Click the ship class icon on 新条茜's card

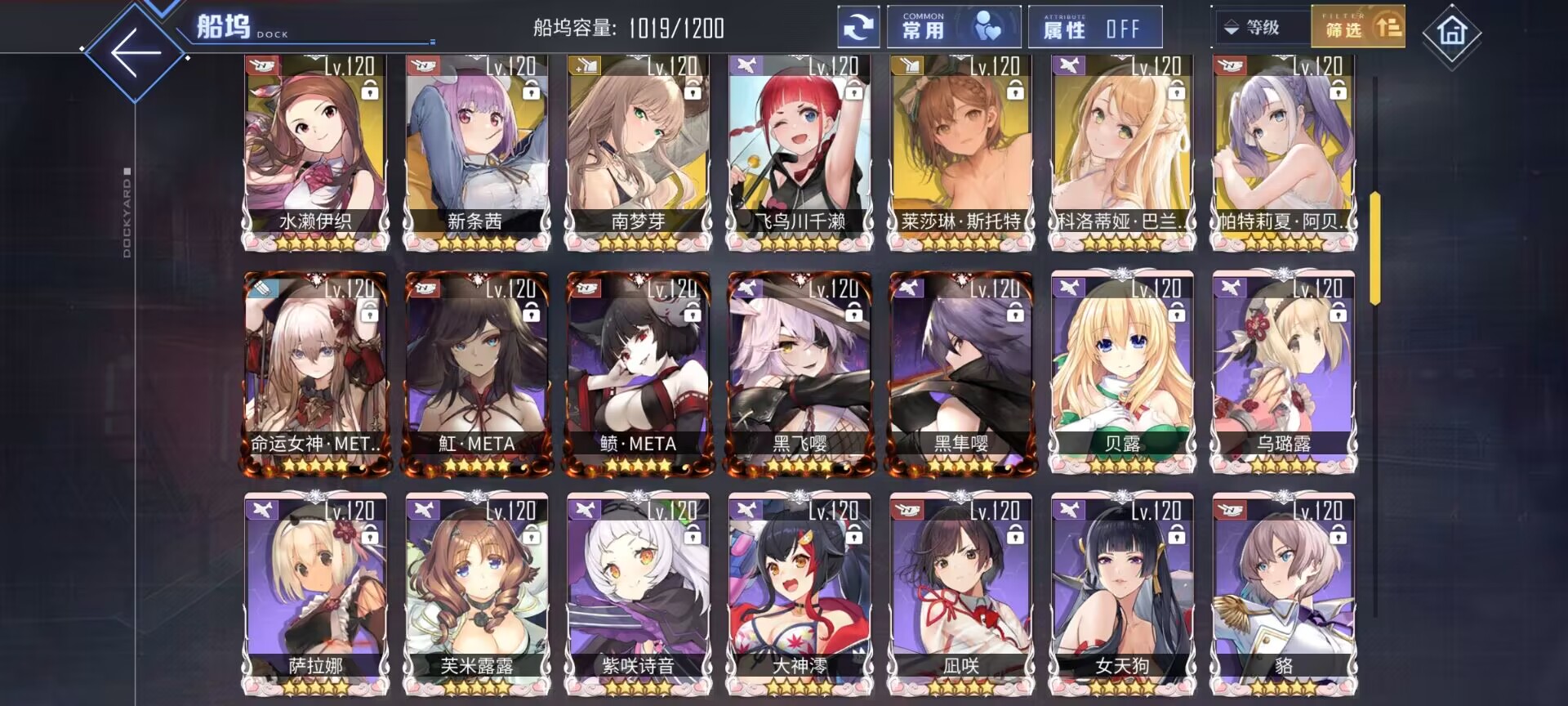point(425,65)
